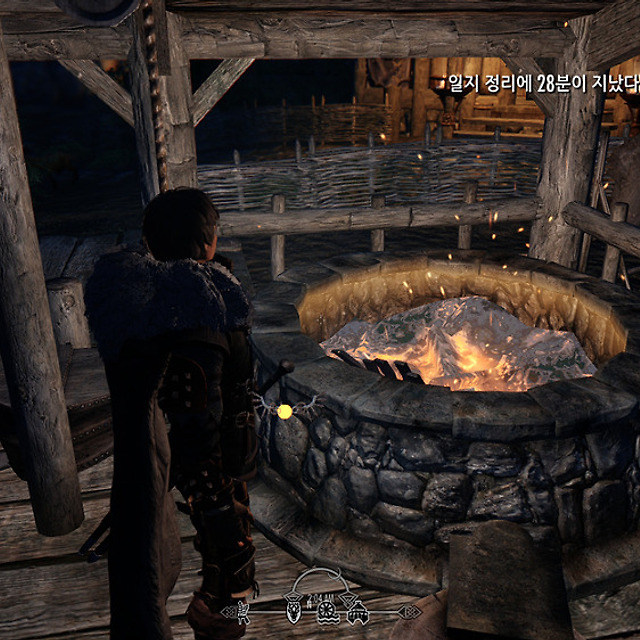
Task: Select the water wheel icon
Action: 327,611
